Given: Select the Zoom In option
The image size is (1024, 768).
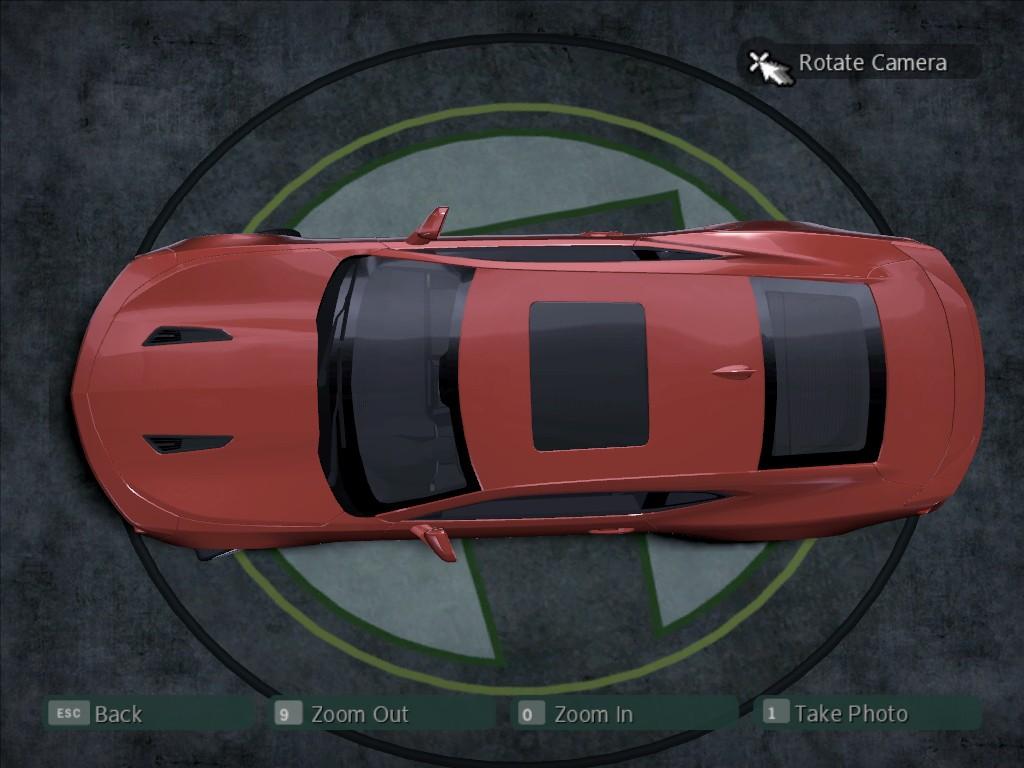Looking at the screenshot, I should tap(592, 714).
